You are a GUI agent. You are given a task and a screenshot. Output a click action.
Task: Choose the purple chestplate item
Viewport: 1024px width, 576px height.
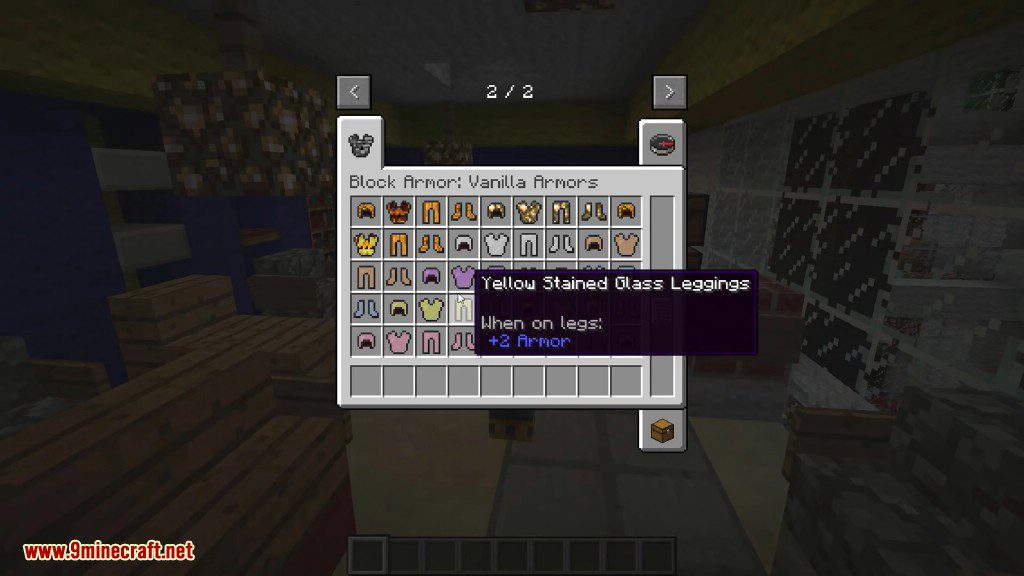(463, 276)
